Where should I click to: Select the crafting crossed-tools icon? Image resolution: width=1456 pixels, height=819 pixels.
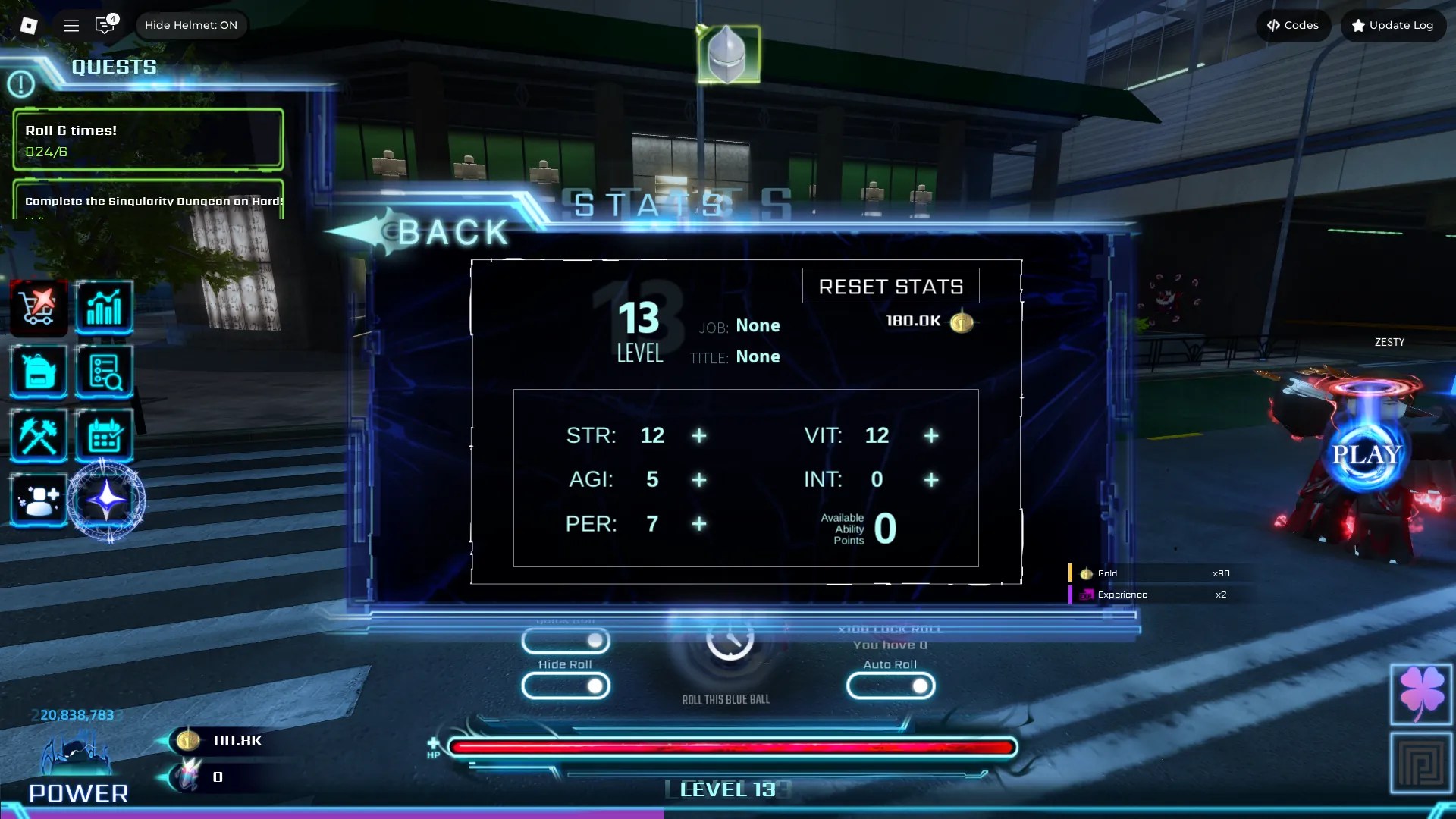[38, 435]
